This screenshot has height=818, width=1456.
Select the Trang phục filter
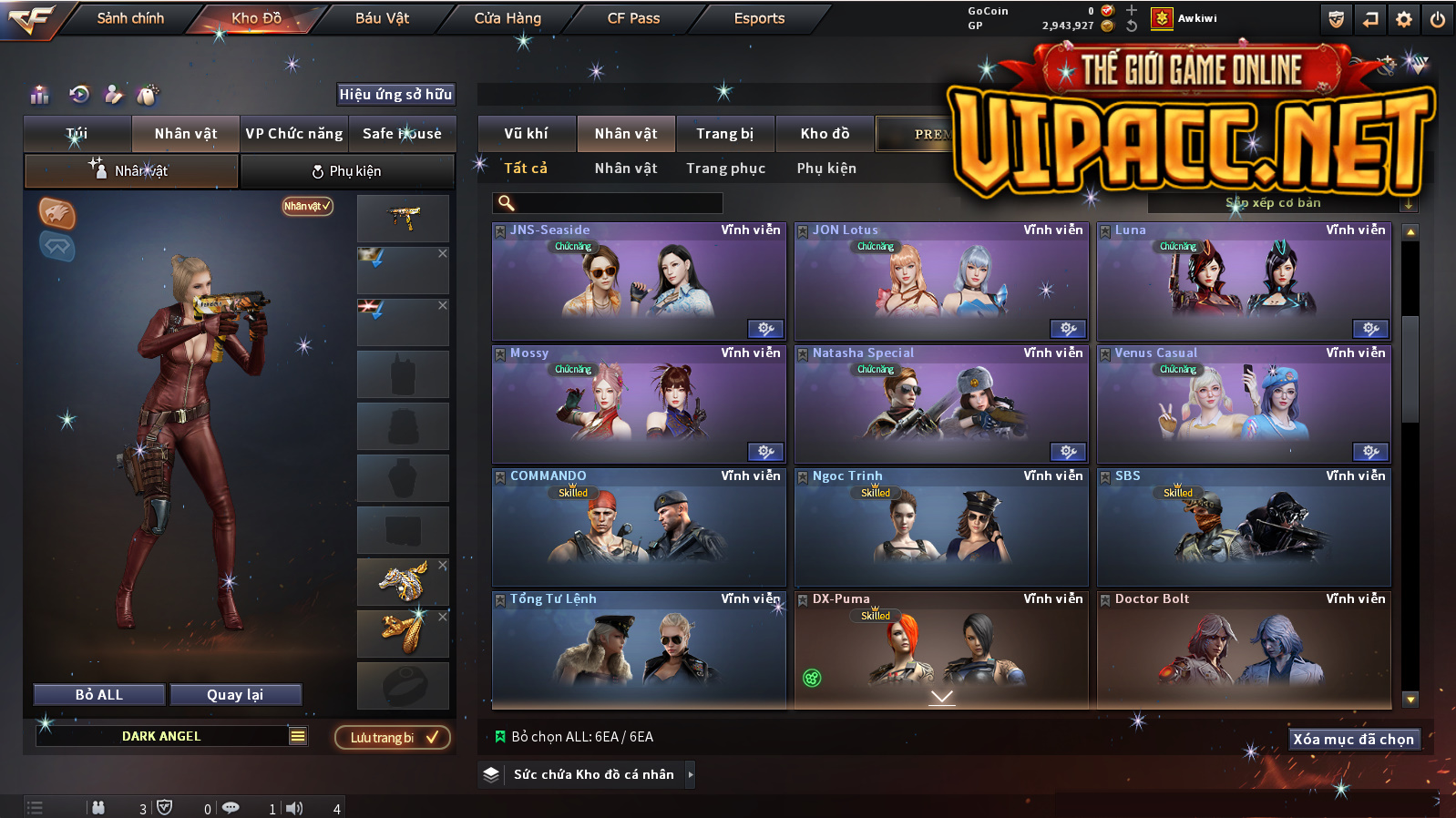pos(725,169)
